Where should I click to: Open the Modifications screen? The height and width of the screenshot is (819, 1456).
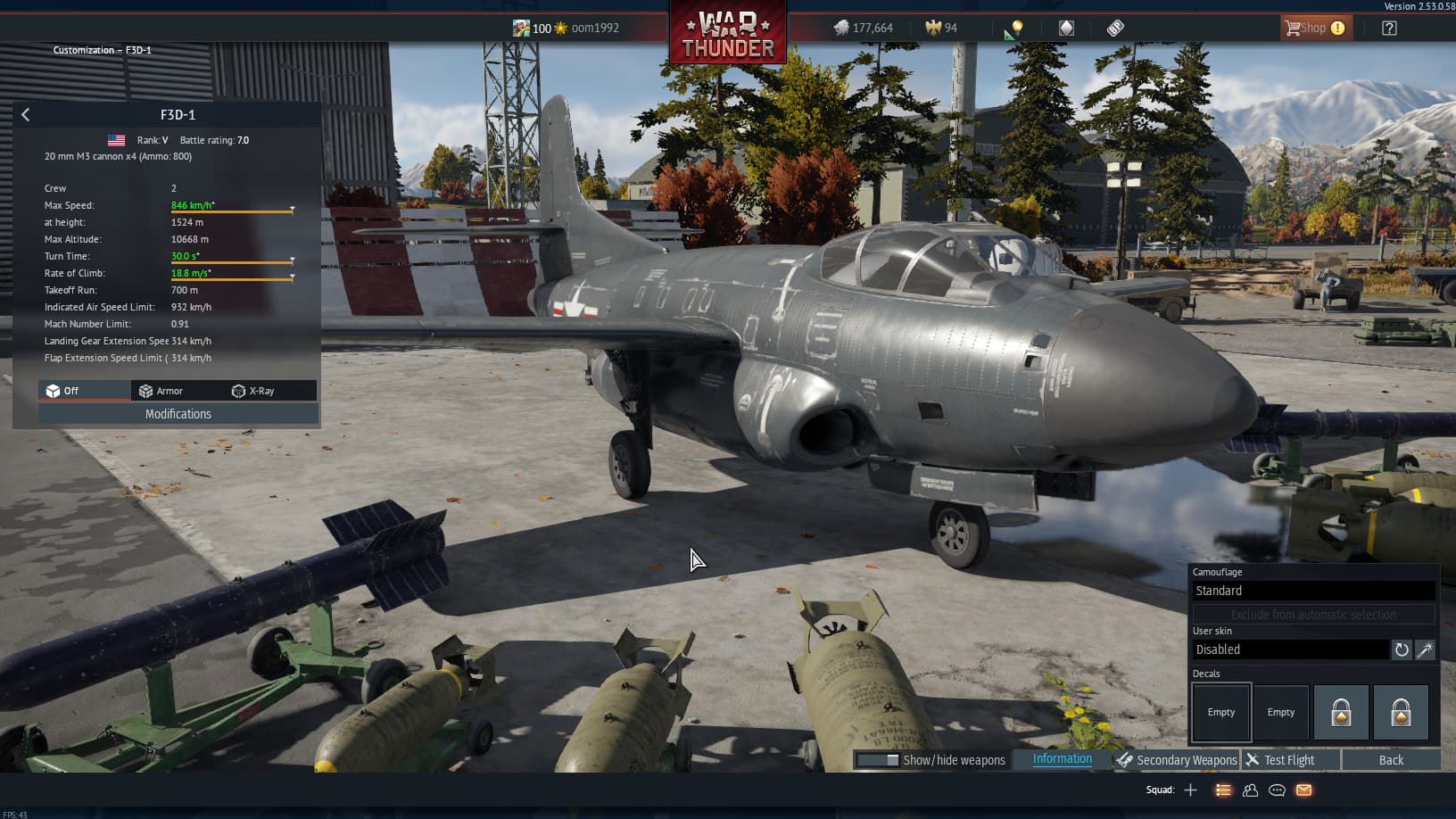(178, 413)
